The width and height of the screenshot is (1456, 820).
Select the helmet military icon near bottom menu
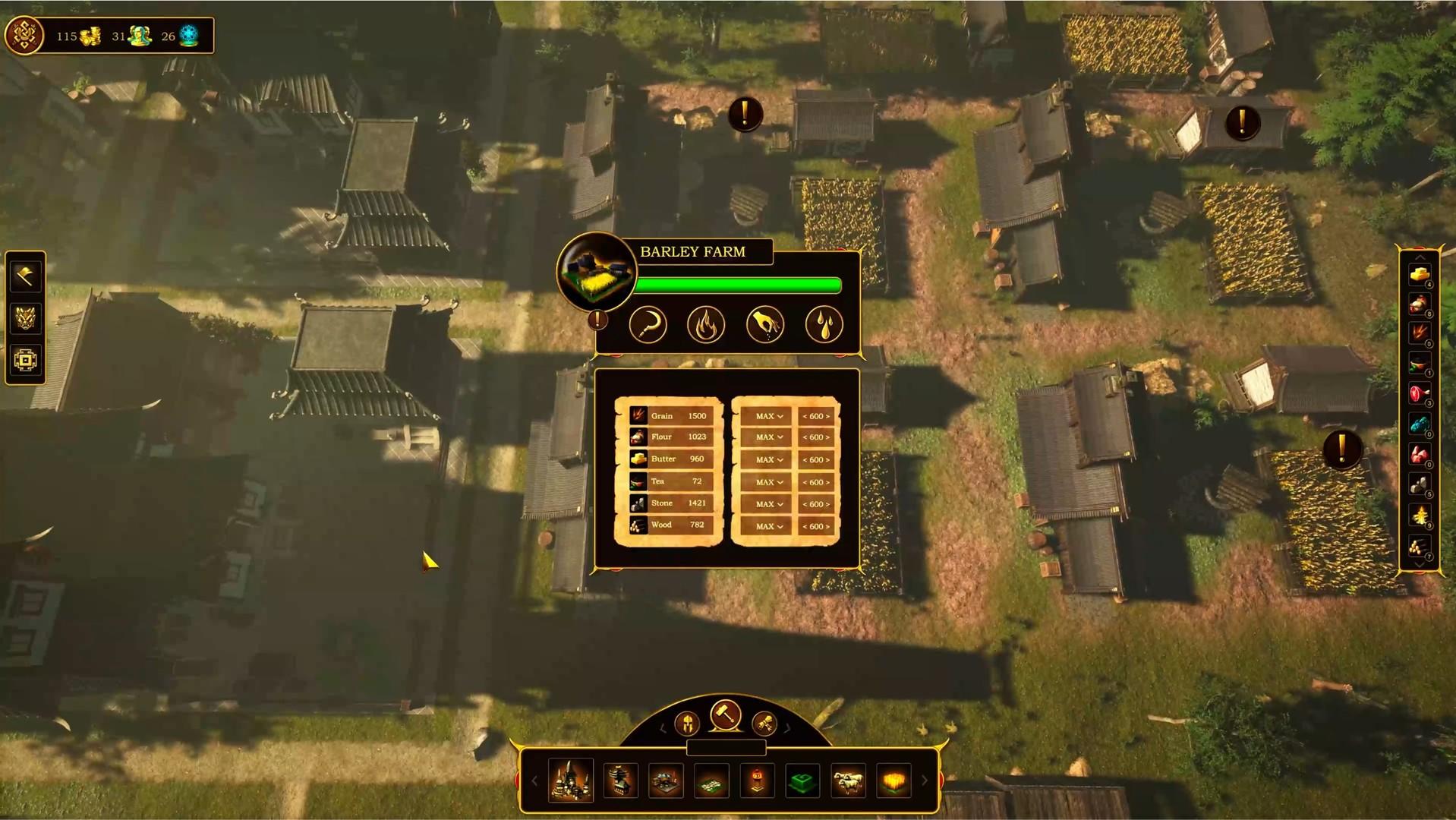tap(685, 725)
